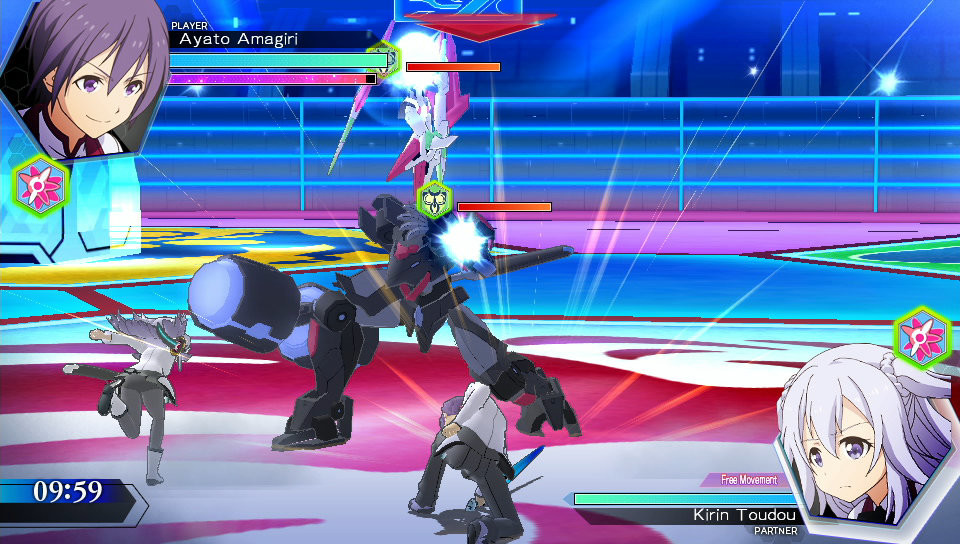The width and height of the screenshot is (960, 544).
Task: Activate the pink flower icon above Kirin's portrait
Action: (920, 335)
